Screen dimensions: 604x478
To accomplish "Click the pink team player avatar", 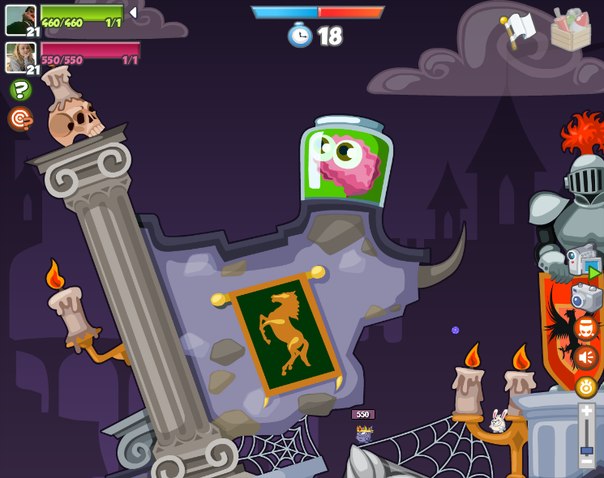I will (x=22, y=57).
